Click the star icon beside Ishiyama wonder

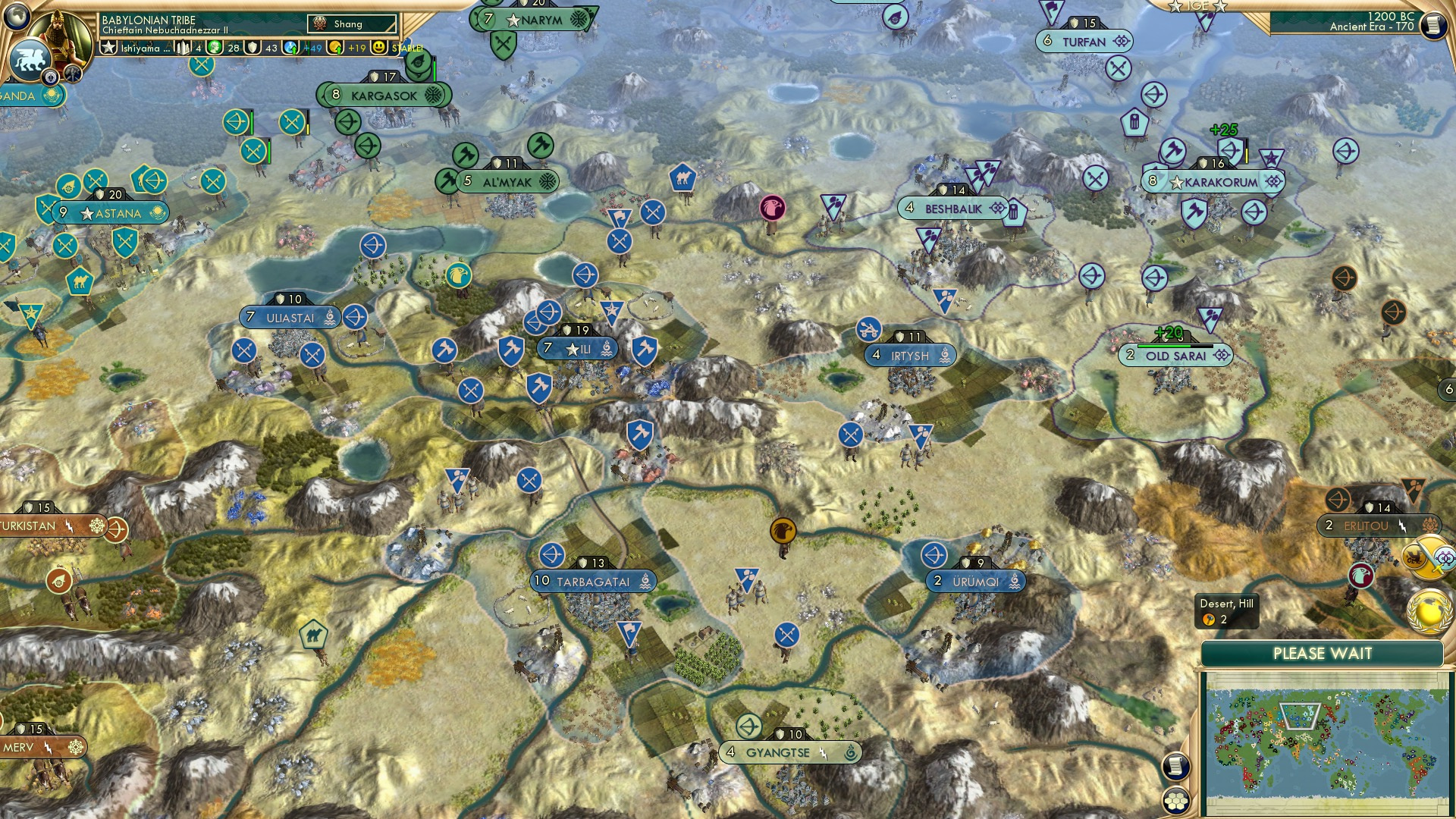(x=109, y=49)
